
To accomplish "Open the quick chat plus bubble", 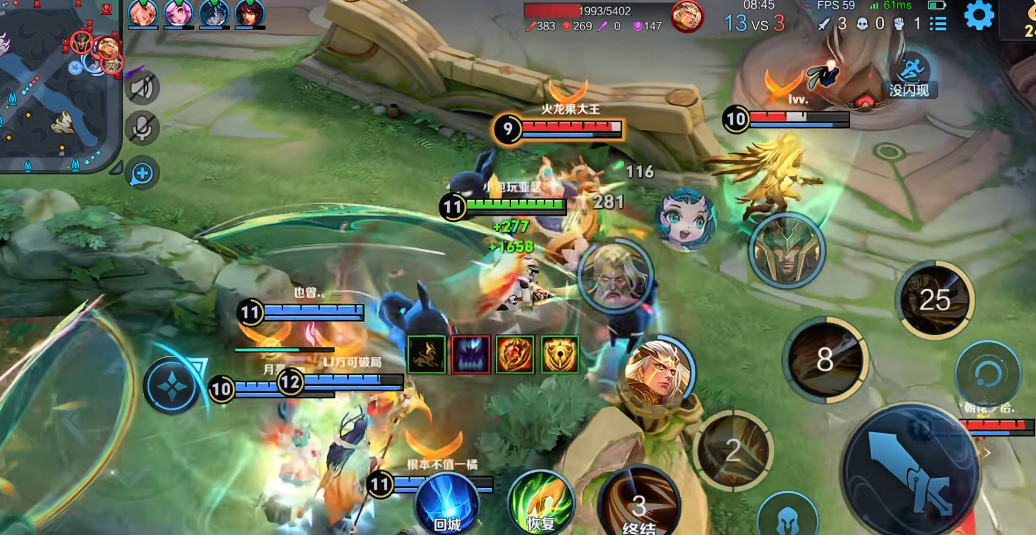I will pos(143,173).
